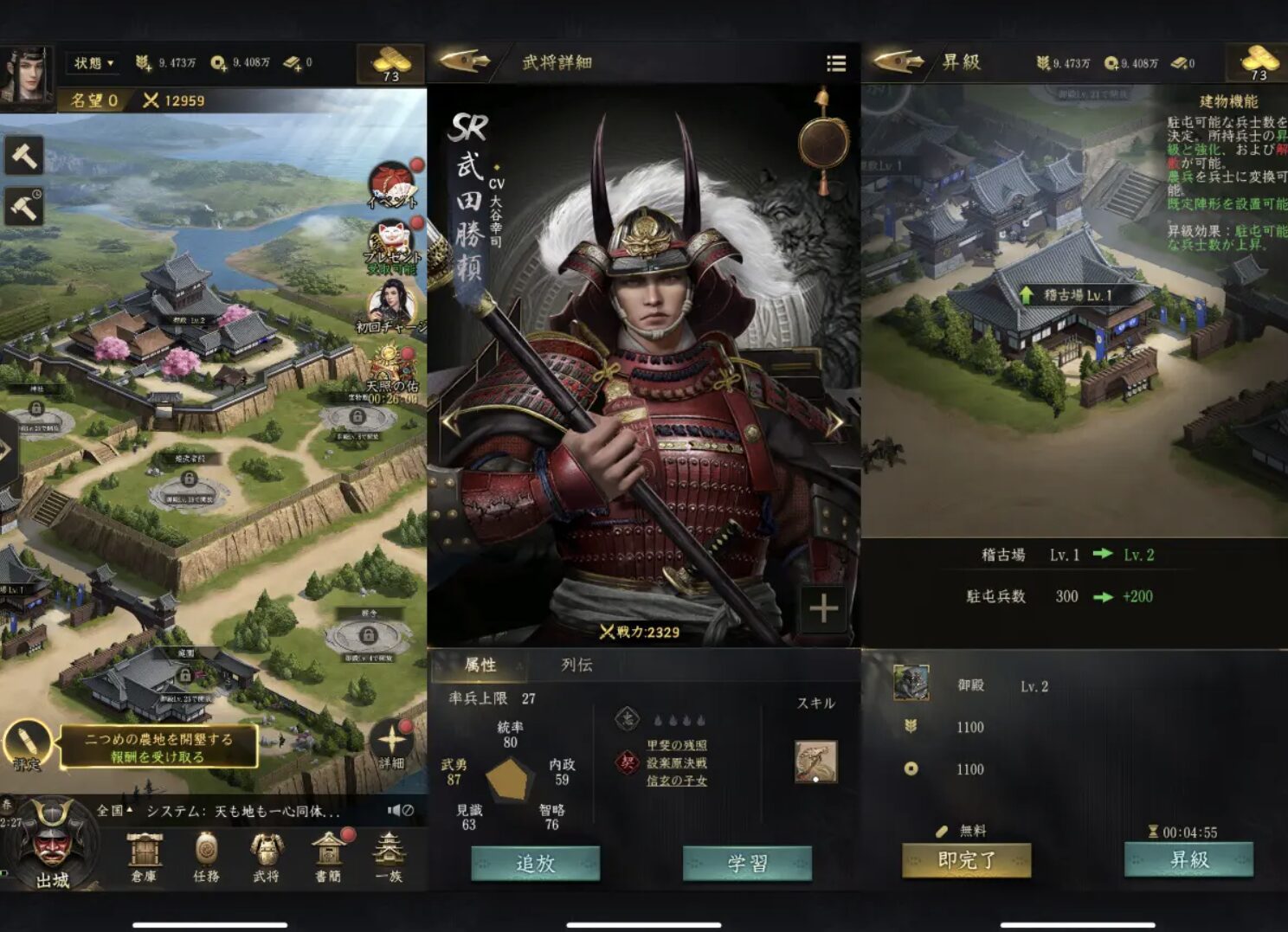Screen dimensions: 1288x932
Task: Dismiss general with the 追放 button
Action: (535, 864)
